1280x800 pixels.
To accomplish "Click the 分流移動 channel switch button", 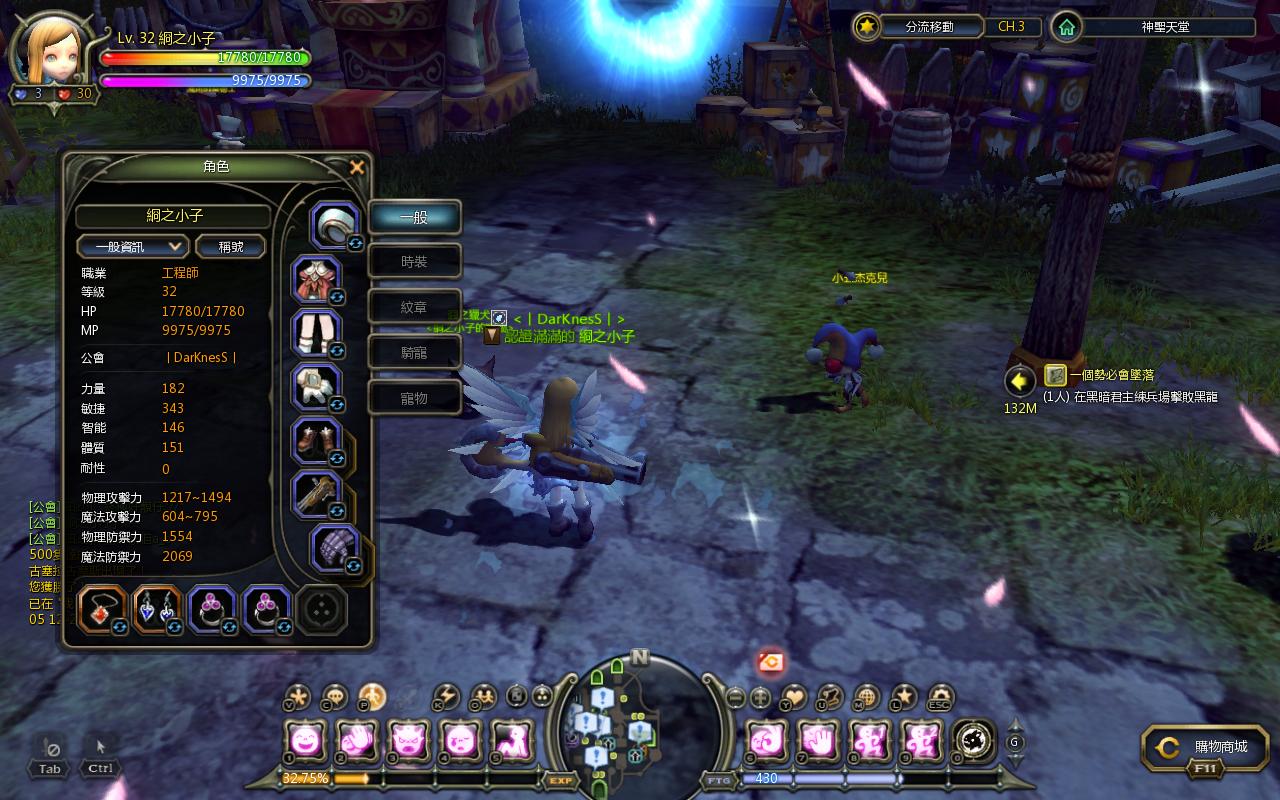I will coord(915,27).
